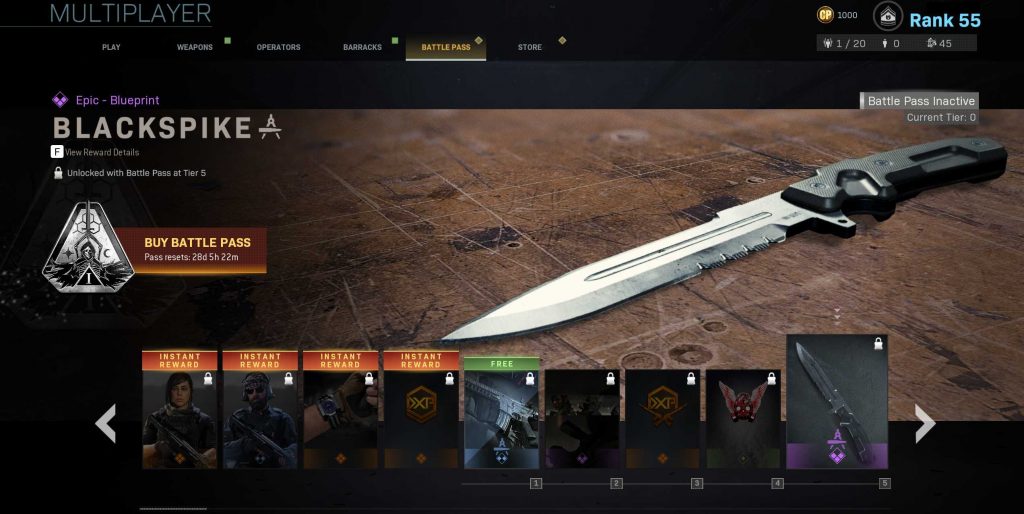Choose the tier 3 double XP token
This screenshot has height=514, width=1024.
[663, 418]
